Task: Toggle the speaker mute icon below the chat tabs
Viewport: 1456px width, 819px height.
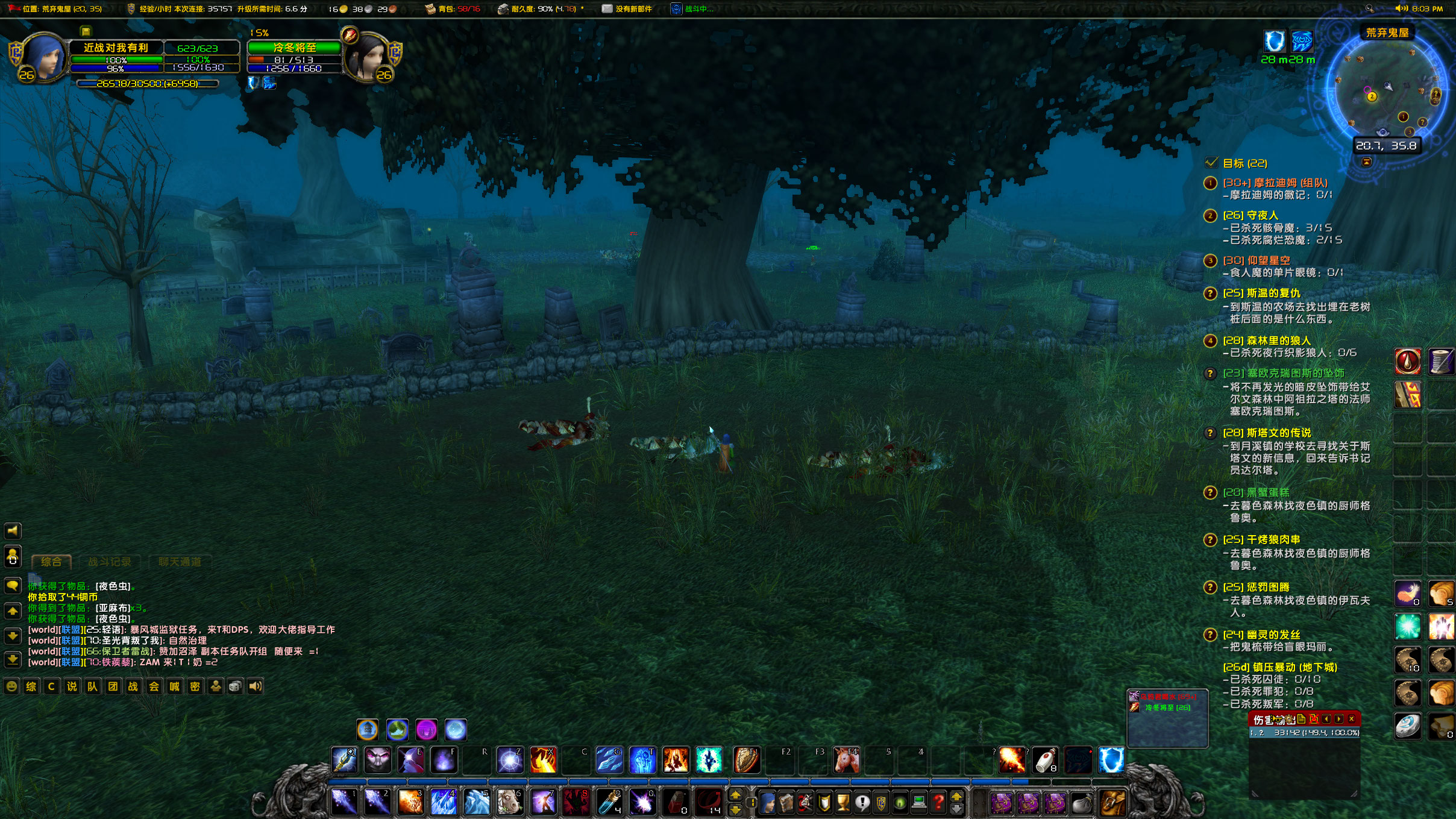Action: (x=257, y=686)
